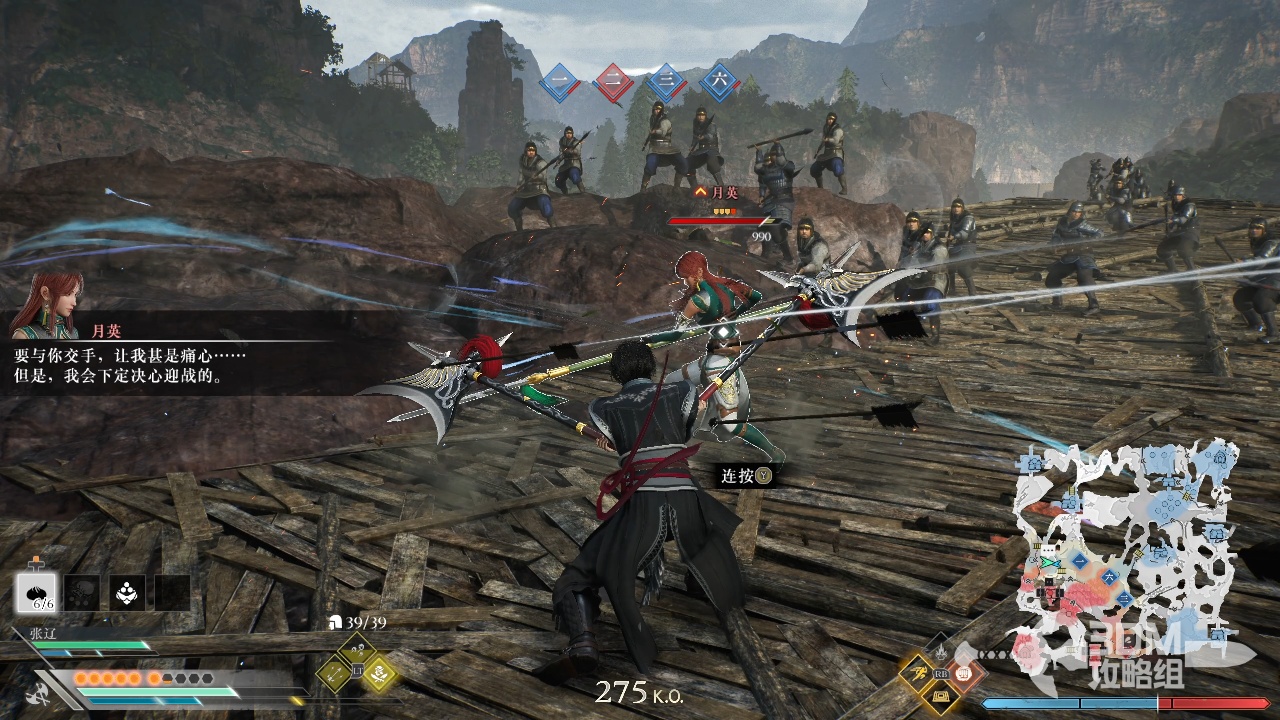Screen dimensions: 1280x720
Task: Activate the red fist battle art
Action: point(966,674)
